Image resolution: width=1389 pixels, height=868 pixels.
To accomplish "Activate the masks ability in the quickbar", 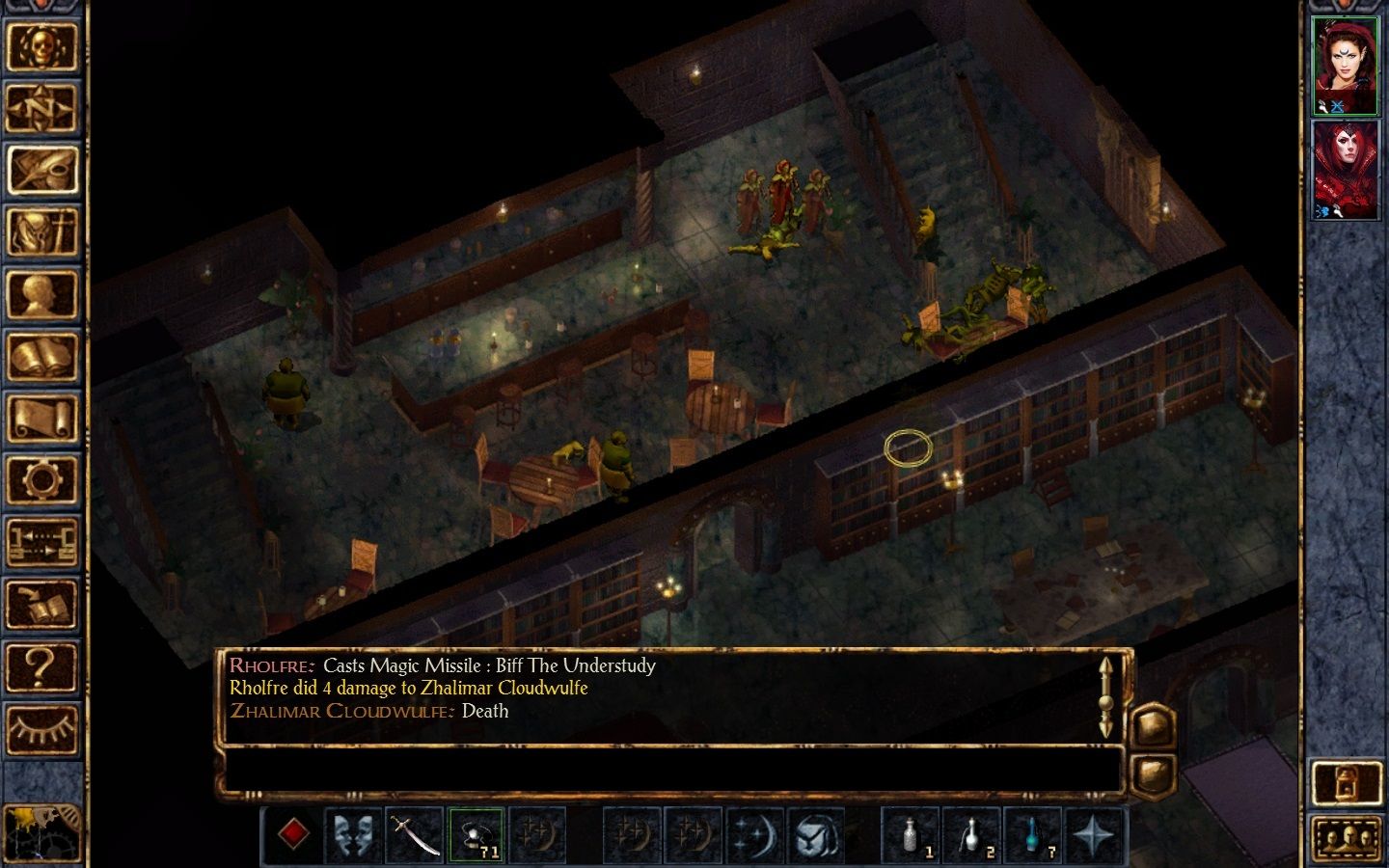I will tap(355, 835).
